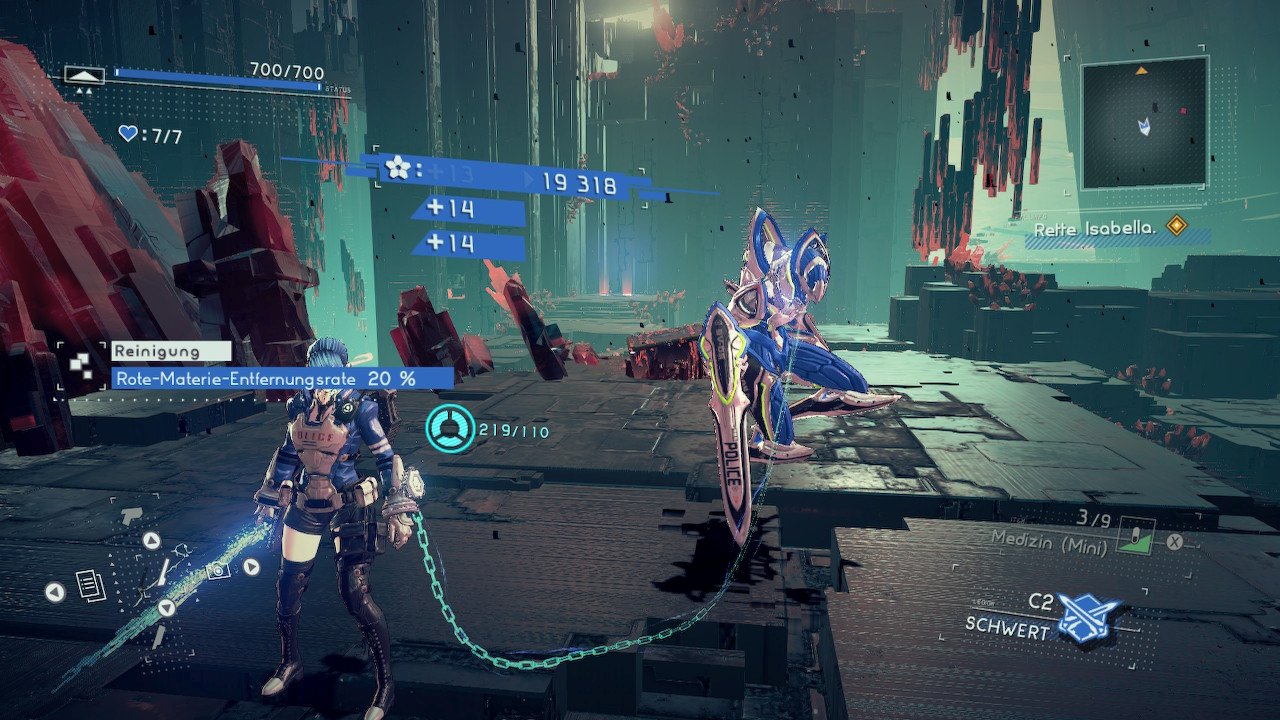Activate the camera shortcut icon
The height and width of the screenshot is (720, 1280).
pyautogui.click(x=216, y=570)
